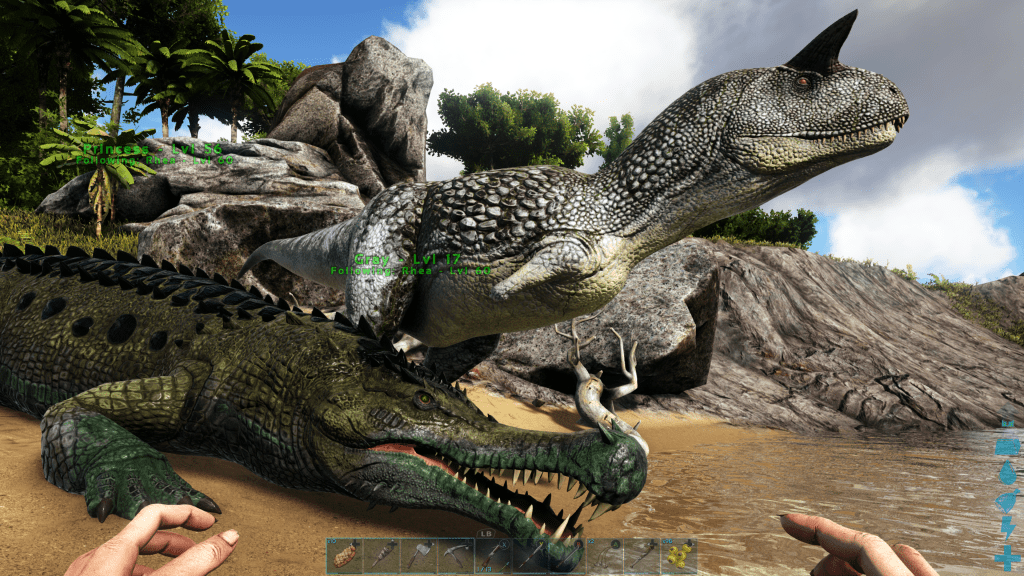Choose the pickaxe hotbar slot

(456, 556)
